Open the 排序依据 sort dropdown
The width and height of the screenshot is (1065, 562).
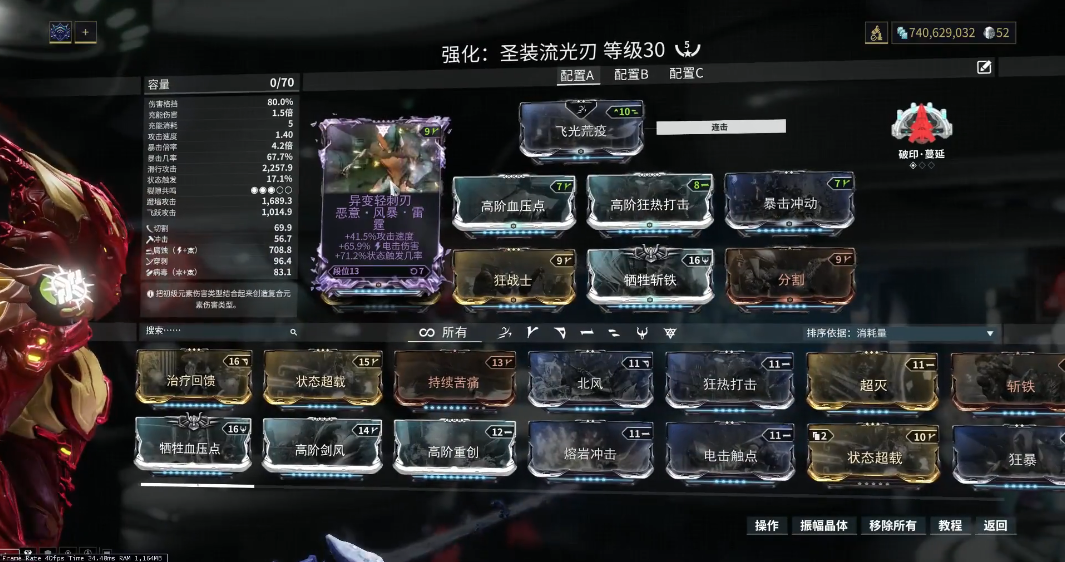[901, 333]
